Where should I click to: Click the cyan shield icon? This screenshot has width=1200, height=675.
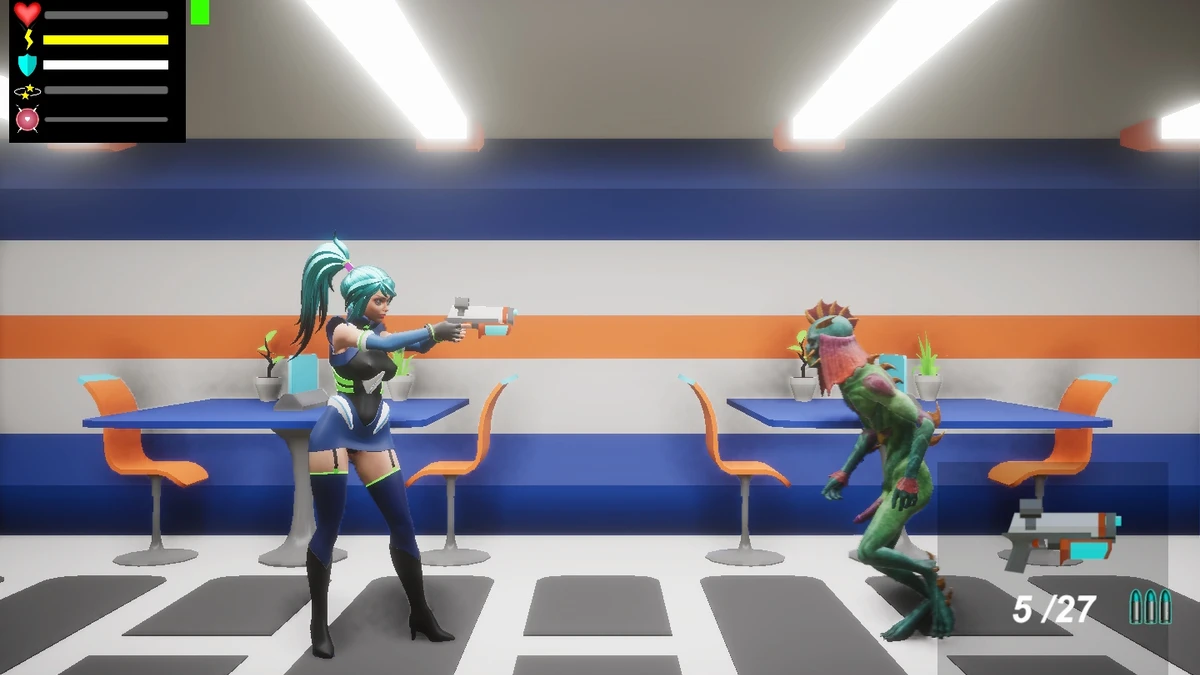[27, 65]
